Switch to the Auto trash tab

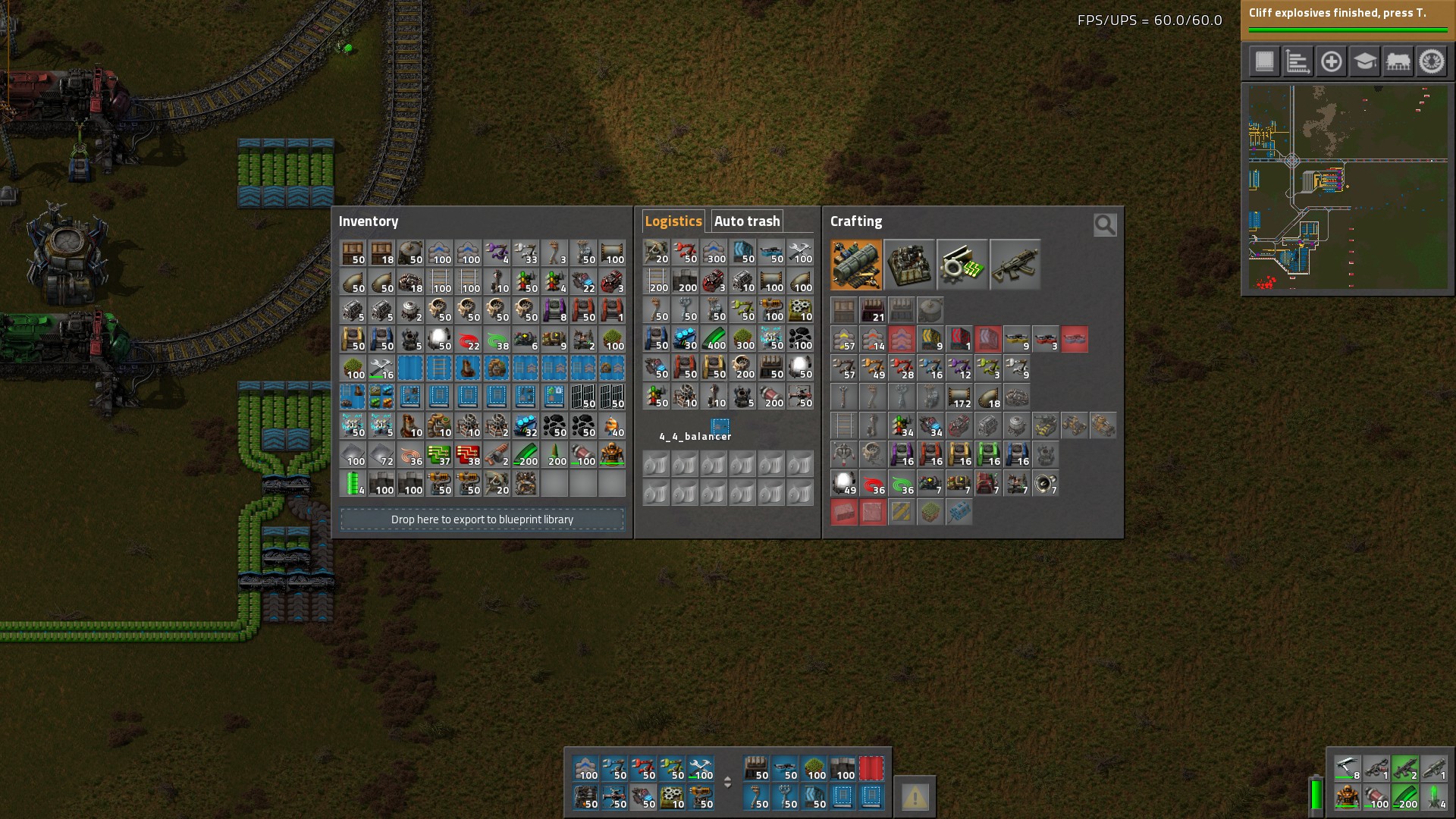click(x=747, y=221)
